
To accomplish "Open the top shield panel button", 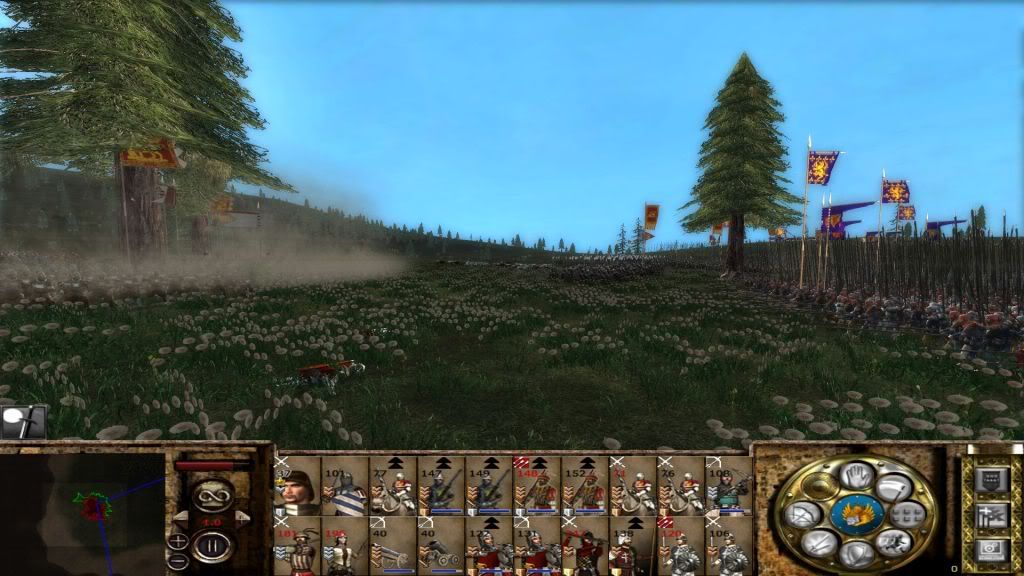I will tap(990, 480).
